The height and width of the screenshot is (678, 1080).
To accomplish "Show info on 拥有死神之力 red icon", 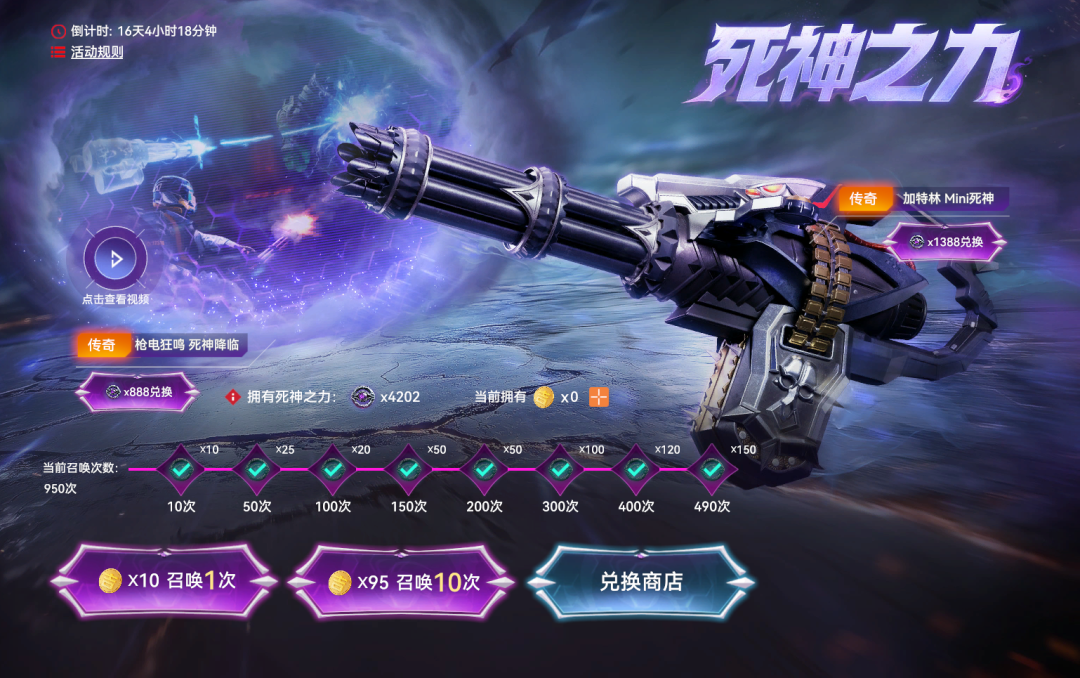I will click(x=233, y=397).
